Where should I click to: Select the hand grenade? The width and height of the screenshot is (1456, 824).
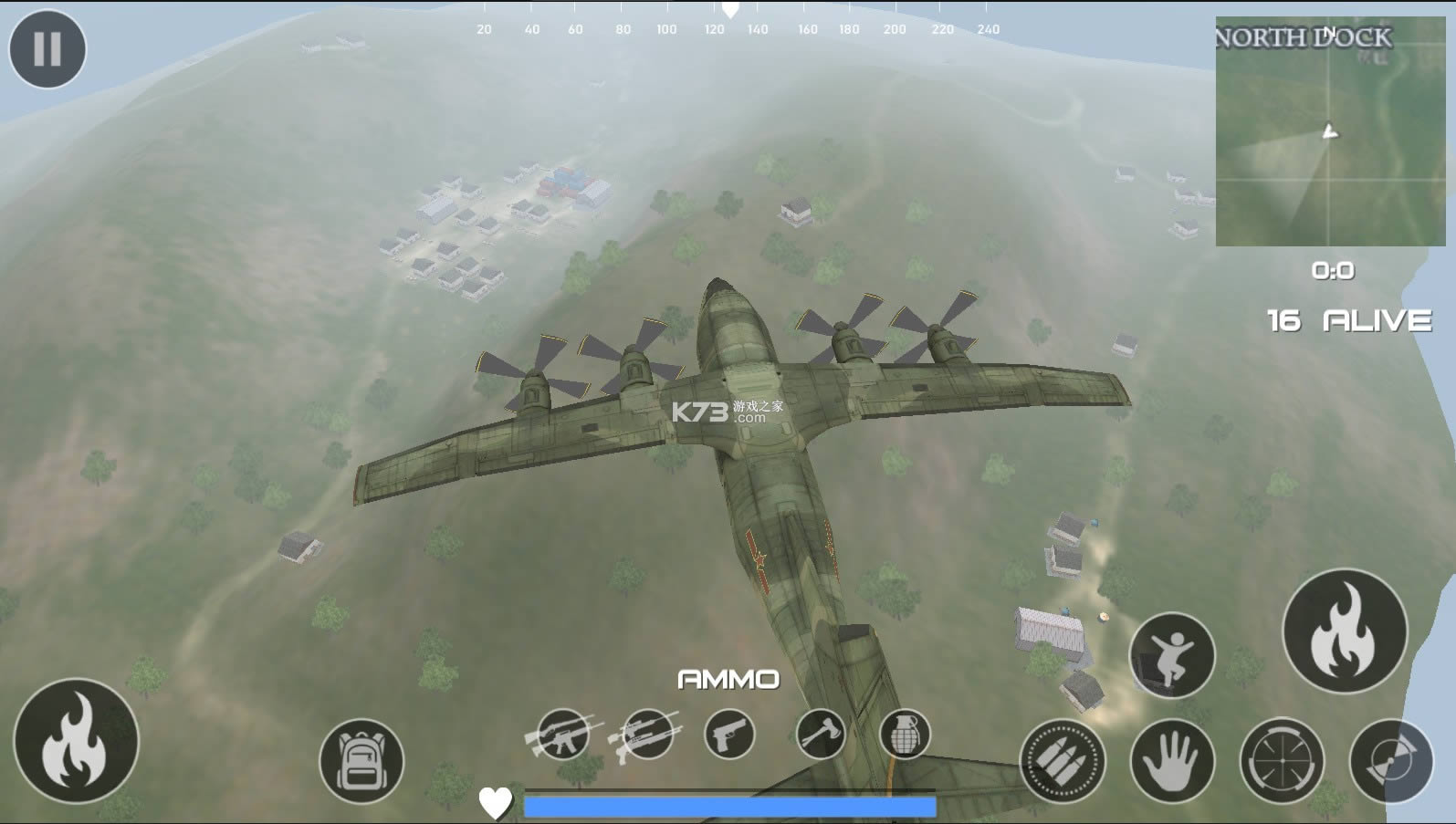pyautogui.click(x=904, y=735)
